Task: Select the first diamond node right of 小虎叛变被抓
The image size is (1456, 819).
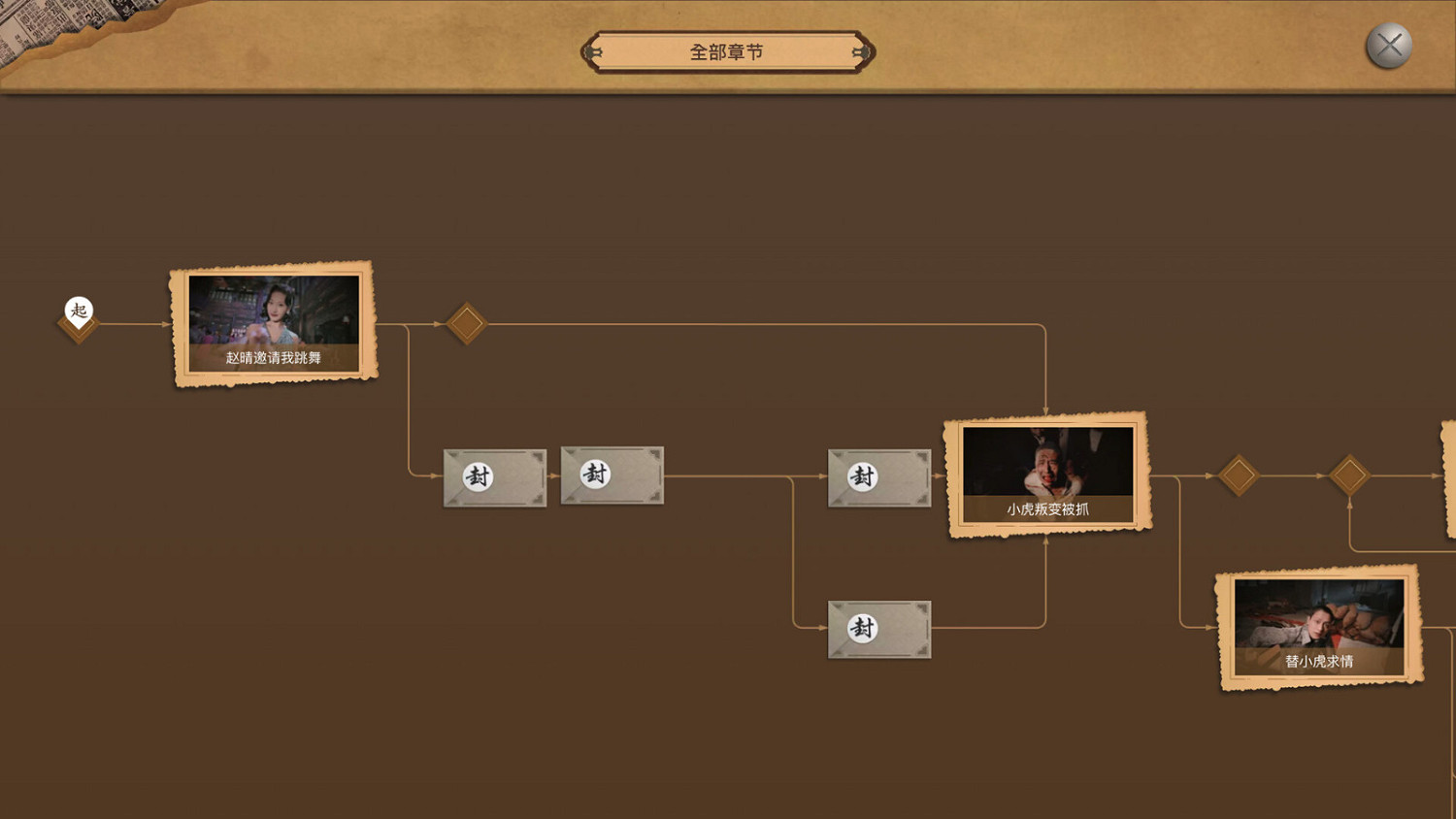Action: tap(1240, 476)
